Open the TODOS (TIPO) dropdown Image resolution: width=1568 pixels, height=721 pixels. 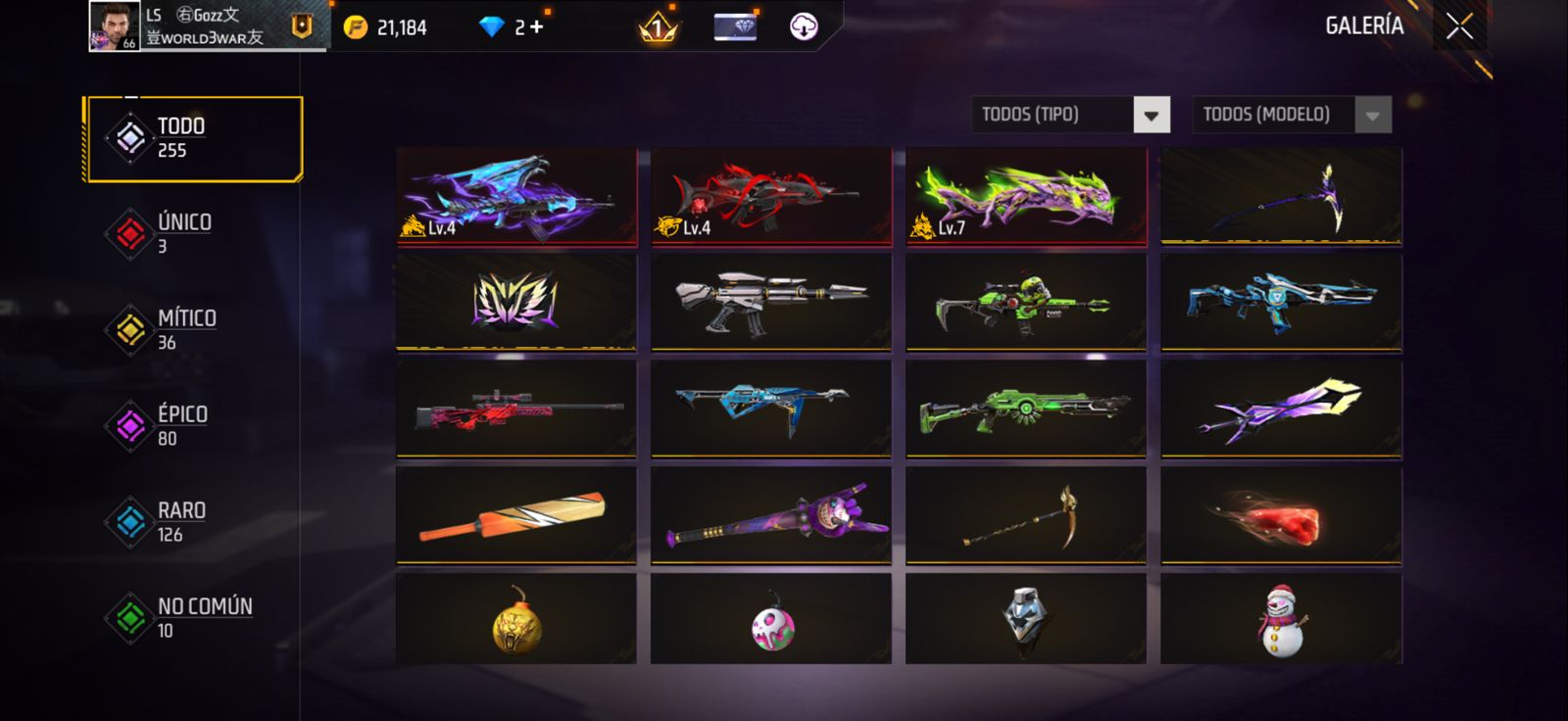point(1151,116)
